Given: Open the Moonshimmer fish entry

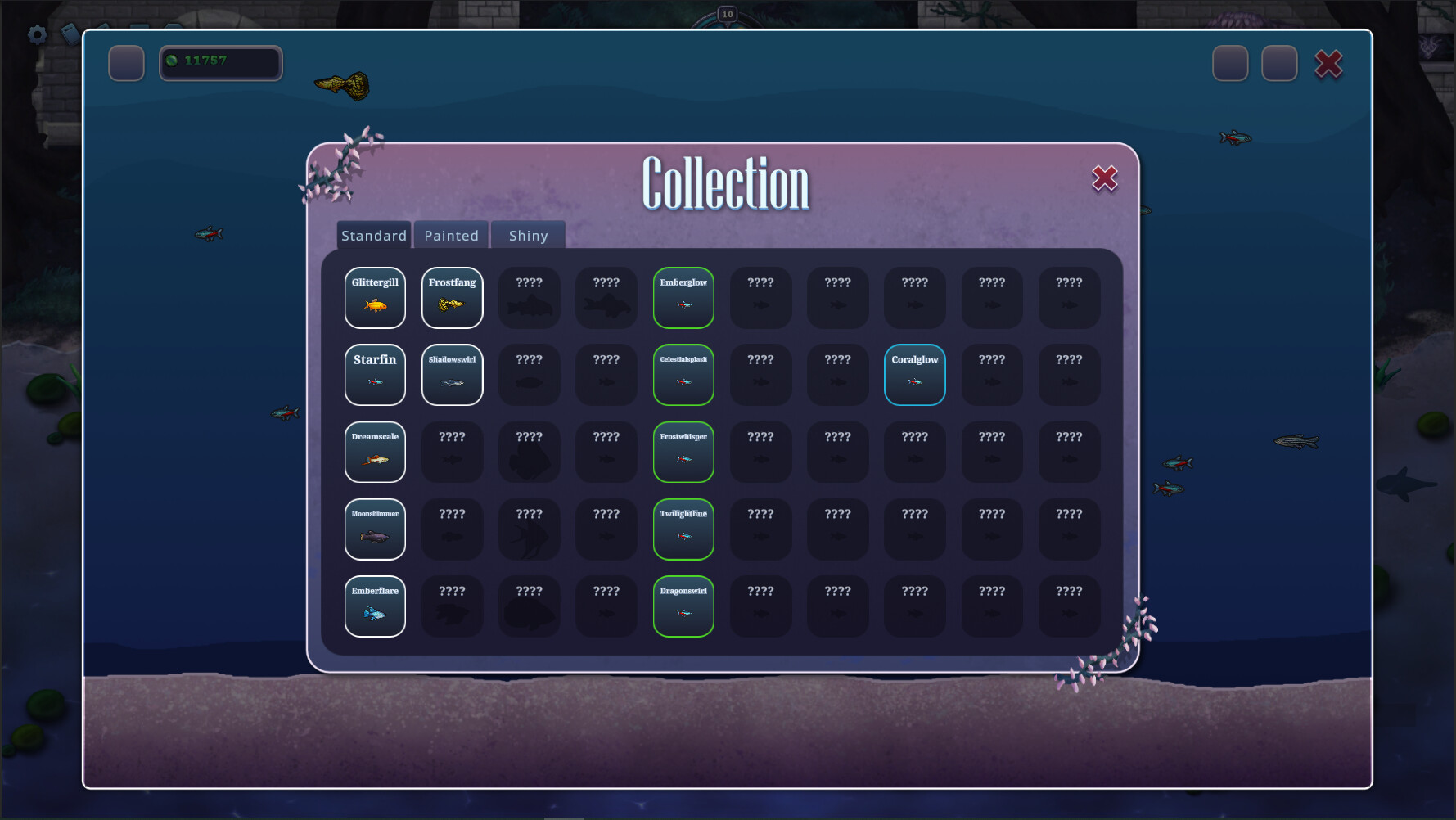Looking at the screenshot, I should (x=375, y=529).
